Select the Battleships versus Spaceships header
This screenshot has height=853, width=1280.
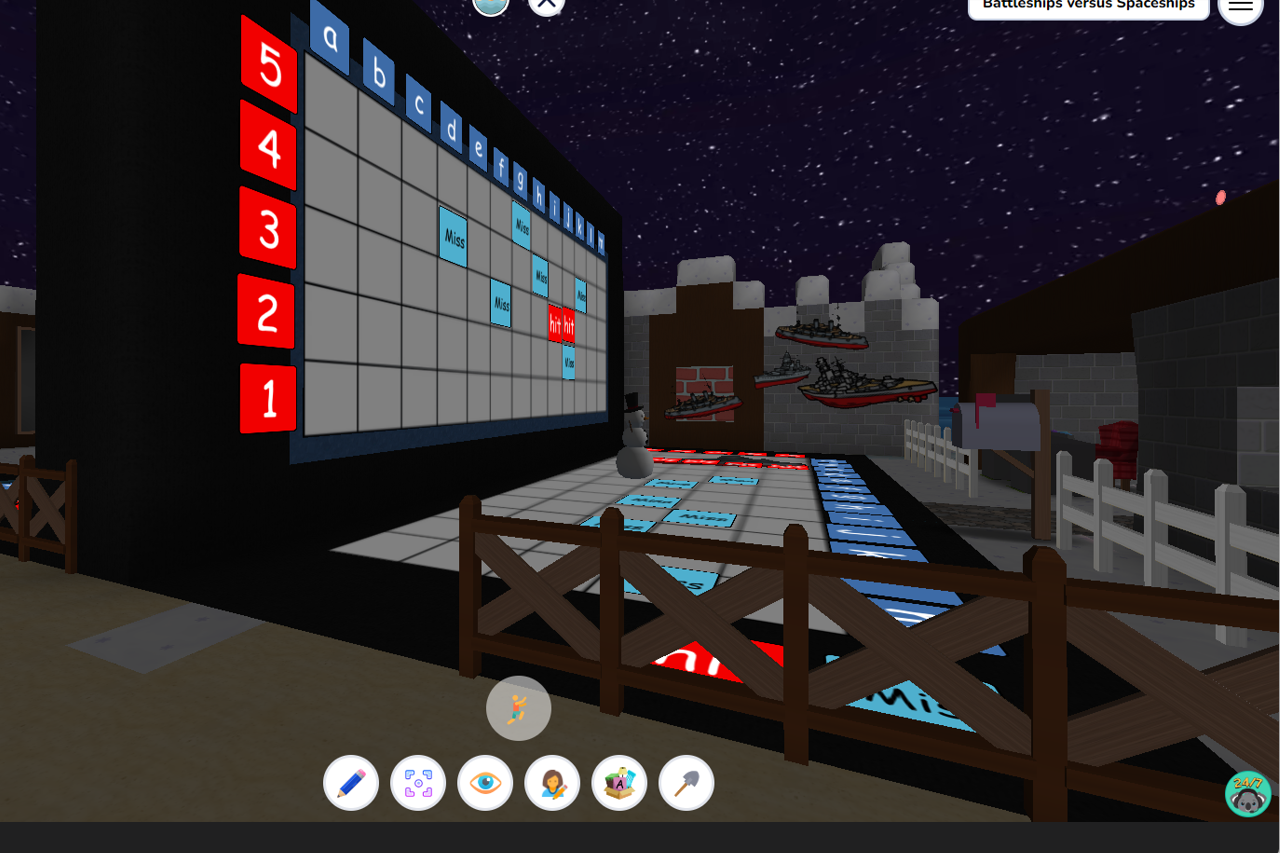1088,4
